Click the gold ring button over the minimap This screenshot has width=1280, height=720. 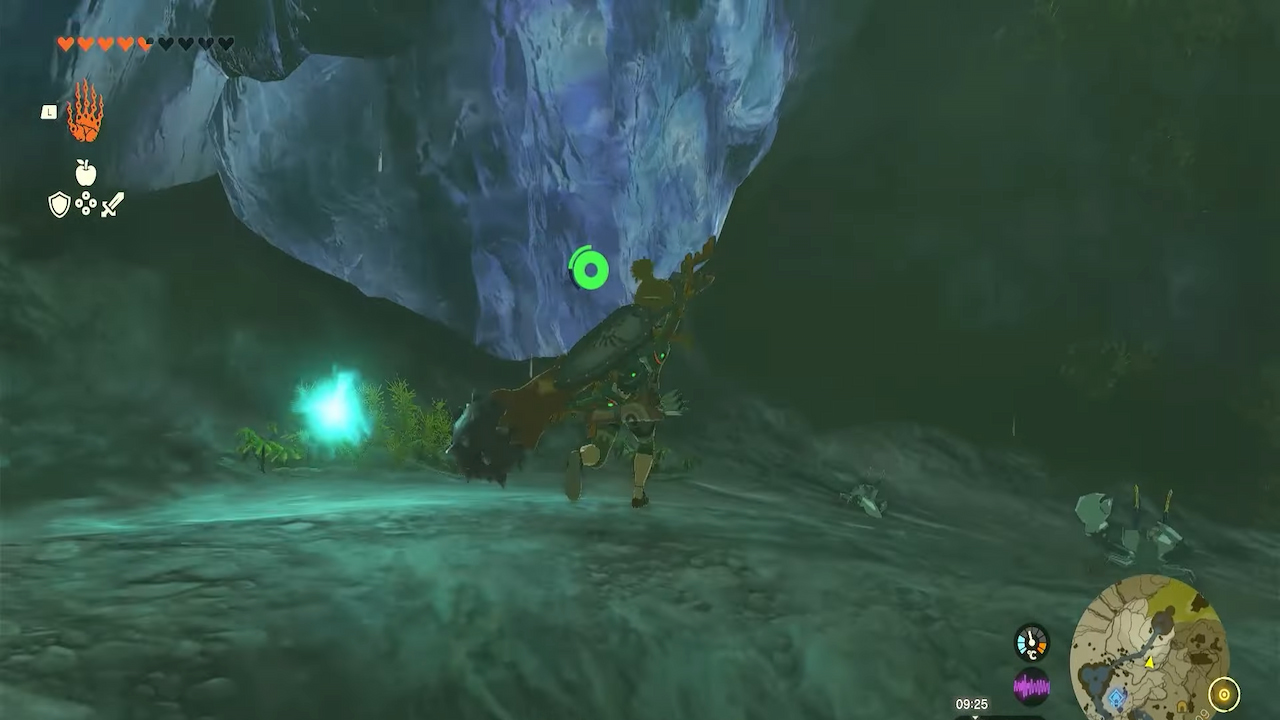click(x=1223, y=693)
